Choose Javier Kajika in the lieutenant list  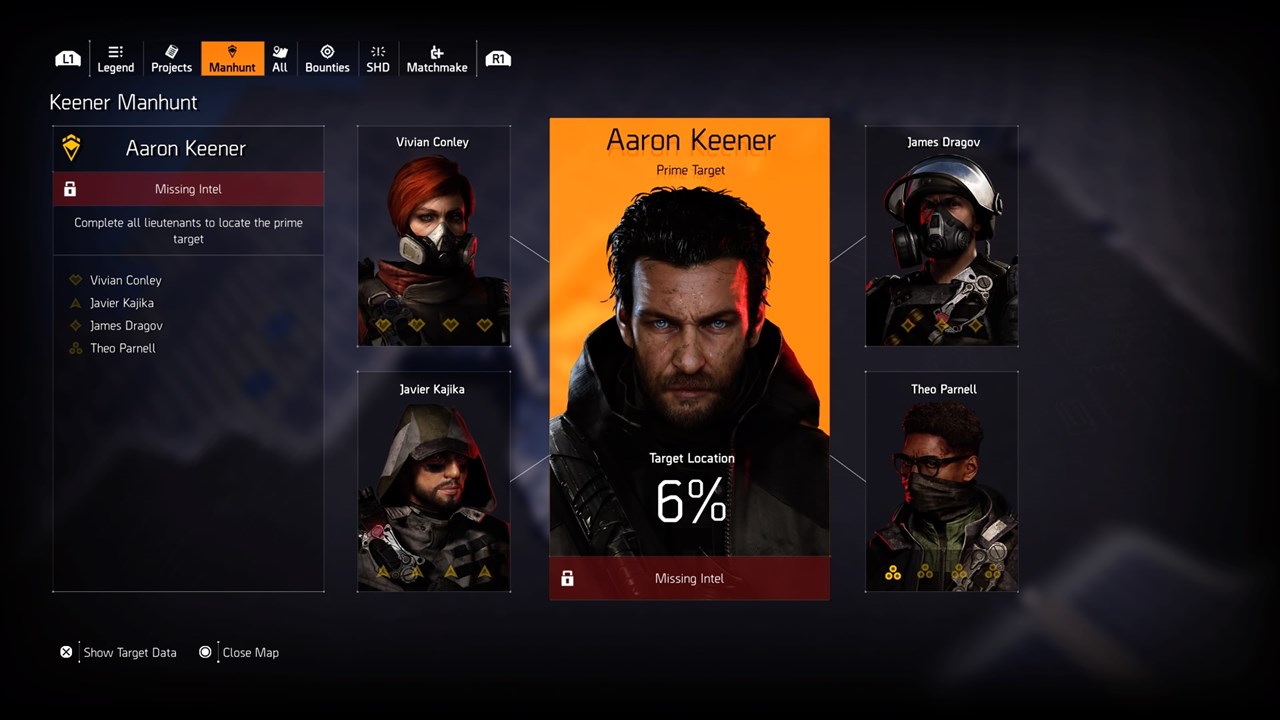click(x=121, y=303)
